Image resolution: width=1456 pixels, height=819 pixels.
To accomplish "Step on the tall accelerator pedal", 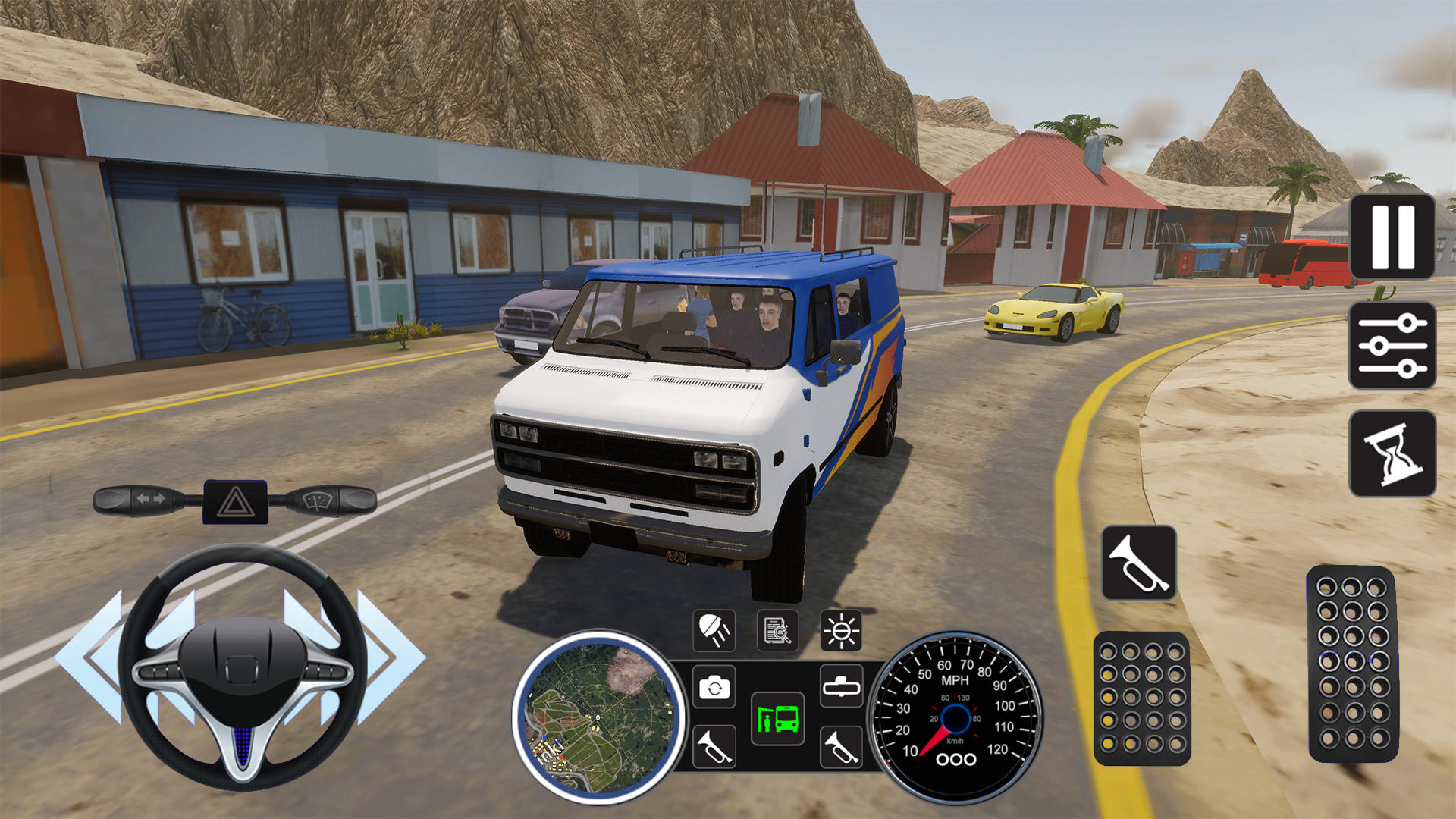I will pos(1353,664).
